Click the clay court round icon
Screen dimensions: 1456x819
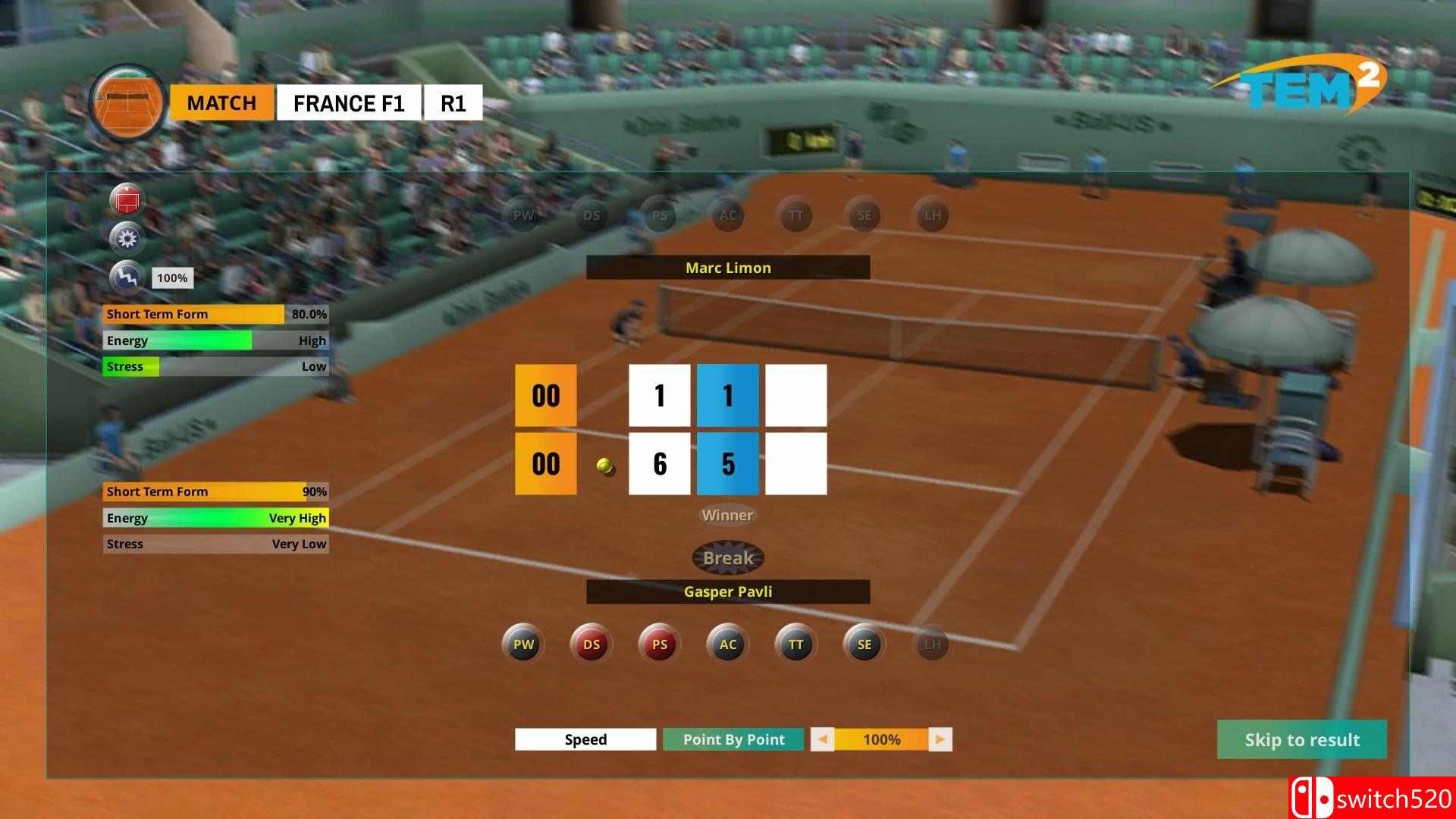(127, 102)
